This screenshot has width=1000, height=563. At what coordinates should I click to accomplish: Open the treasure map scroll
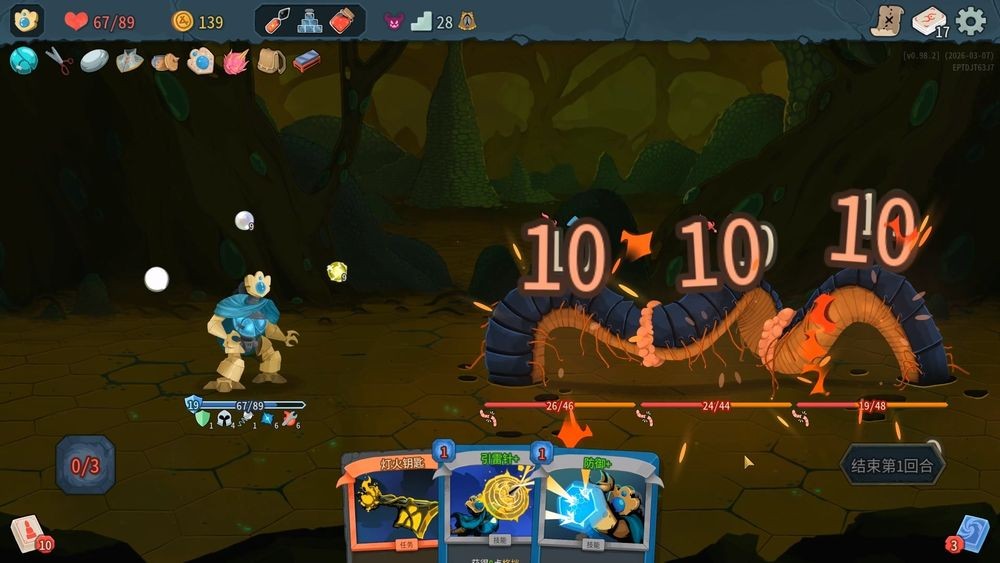[x=887, y=21]
